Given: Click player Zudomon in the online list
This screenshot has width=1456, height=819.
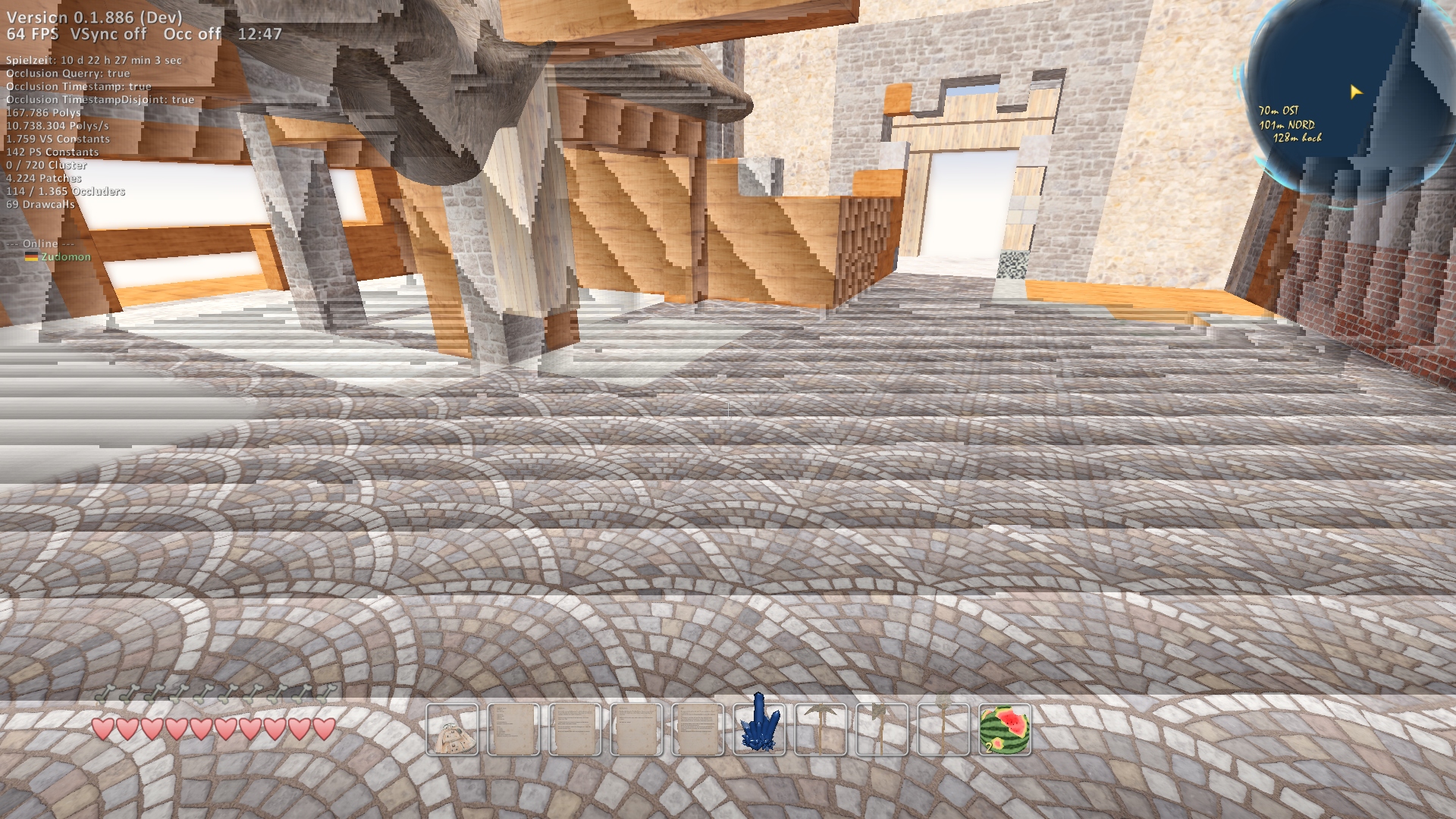Looking at the screenshot, I should 66,257.
